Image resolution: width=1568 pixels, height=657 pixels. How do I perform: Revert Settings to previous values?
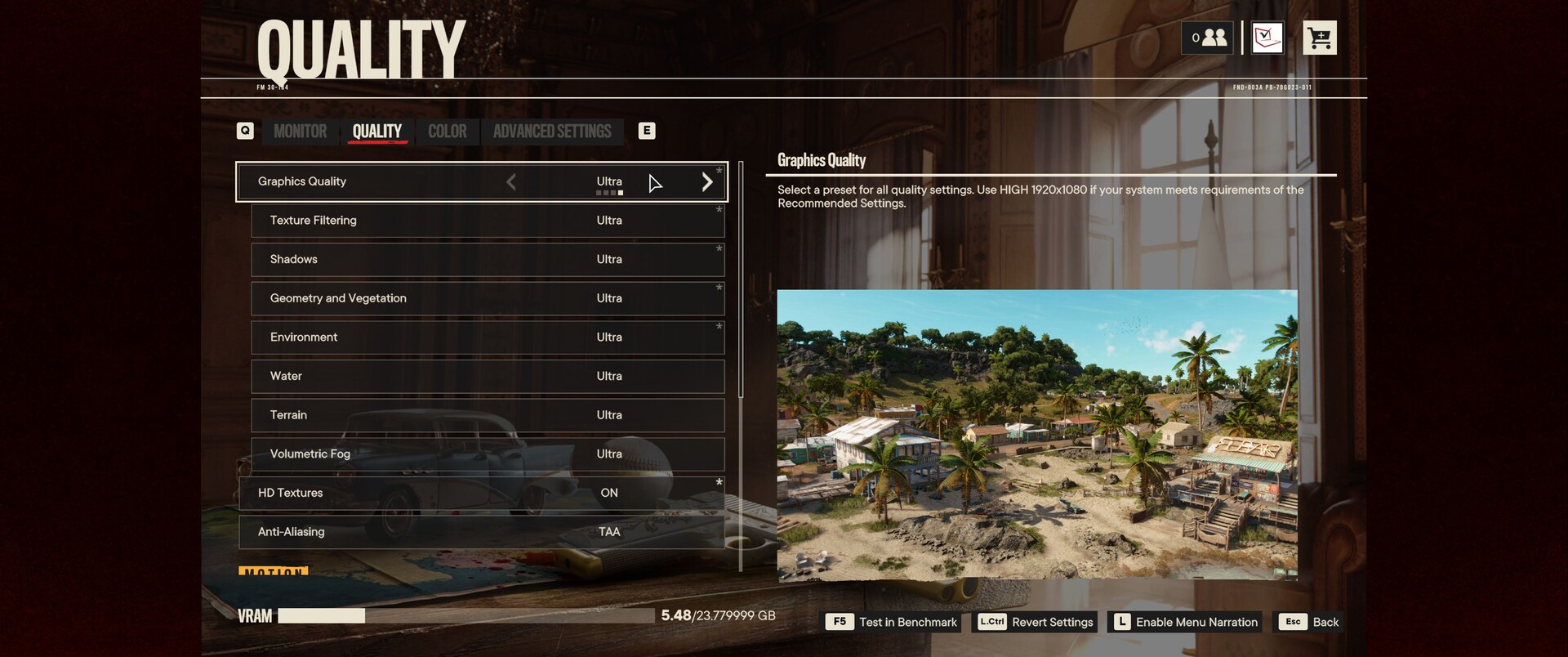click(x=1036, y=623)
